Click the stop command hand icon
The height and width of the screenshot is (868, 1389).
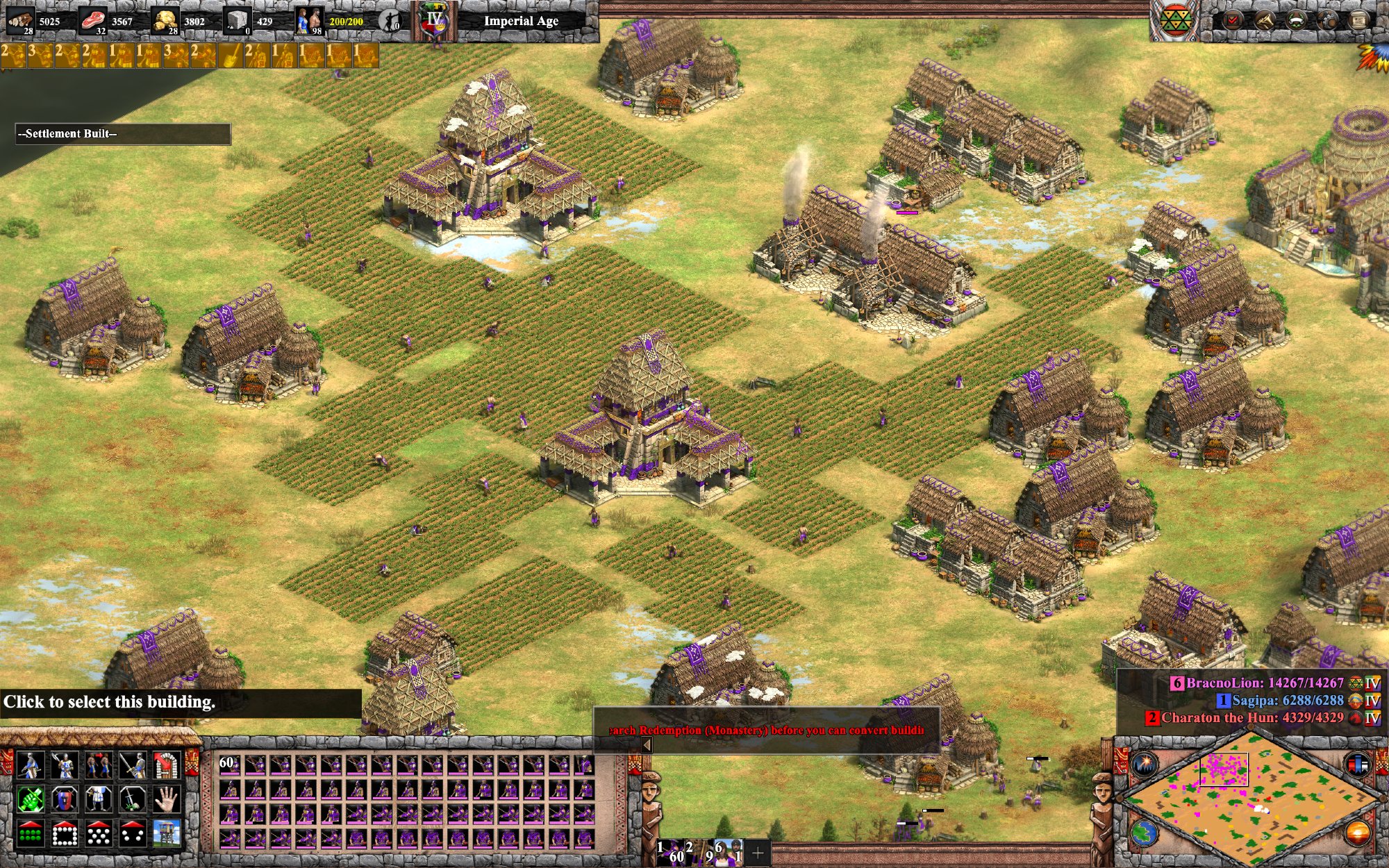click(x=166, y=800)
